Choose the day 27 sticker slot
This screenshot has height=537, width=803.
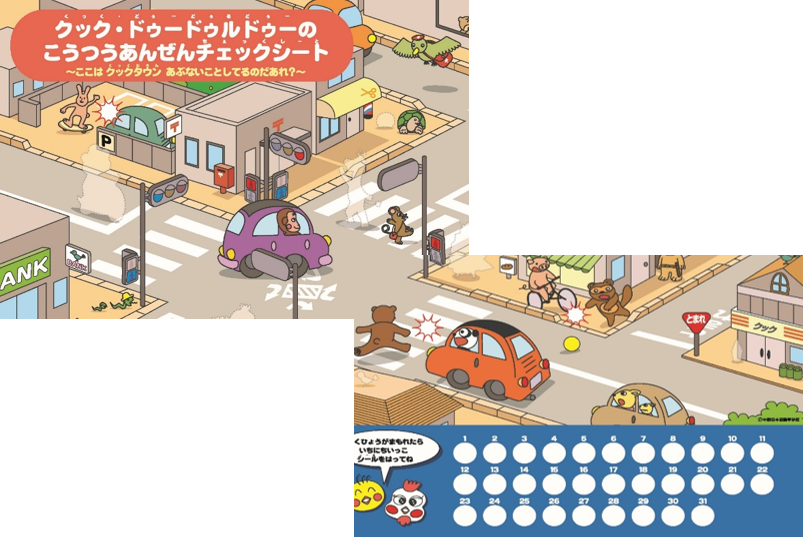pyautogui.click(x=583, y=516)
